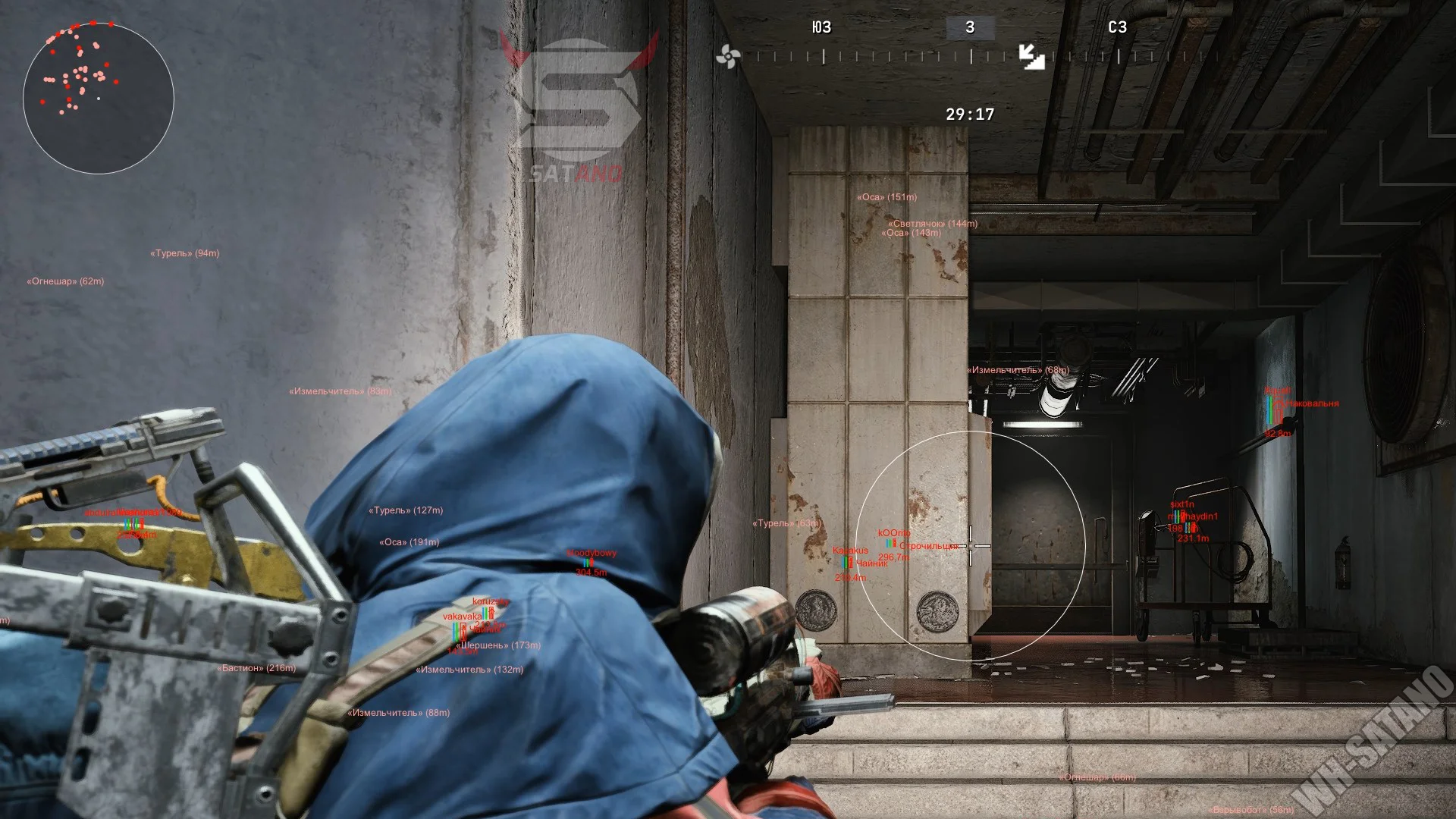The image size is (1456, 819).
Task: Select the highlighted З heading on the compass
Action: (x=970, y=28)
